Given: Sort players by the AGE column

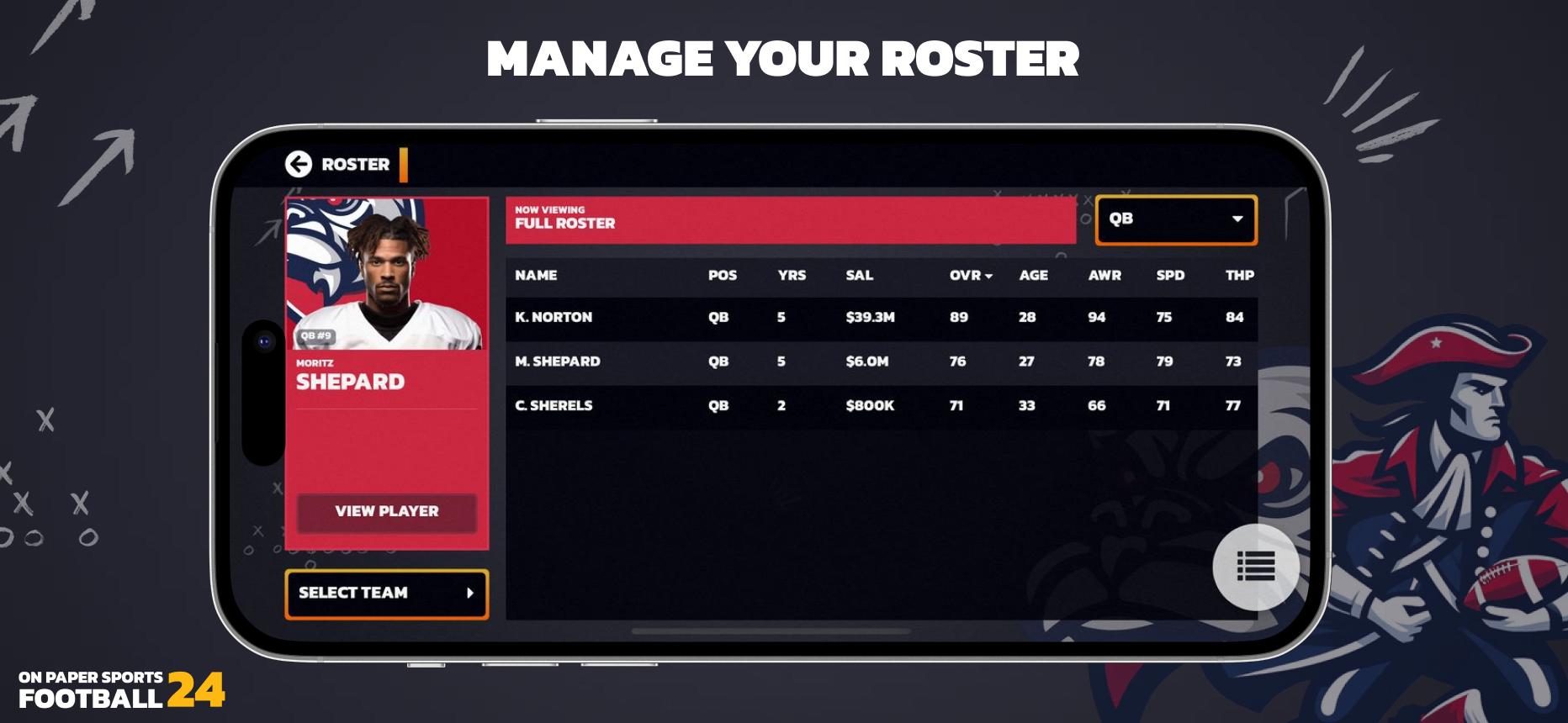Looking at the screenshot, I should coord(1032,275).
